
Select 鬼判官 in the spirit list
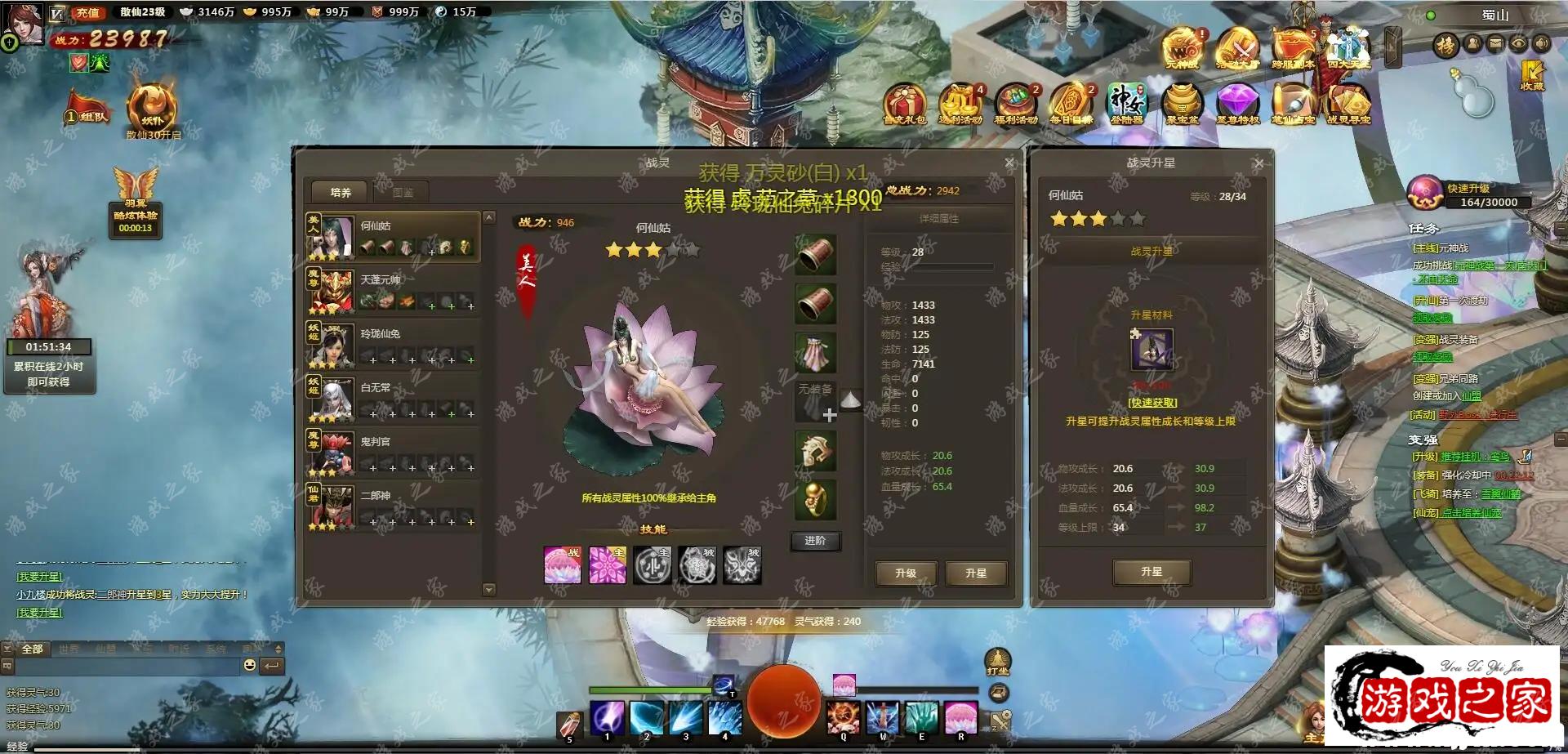tap(393, 453)
